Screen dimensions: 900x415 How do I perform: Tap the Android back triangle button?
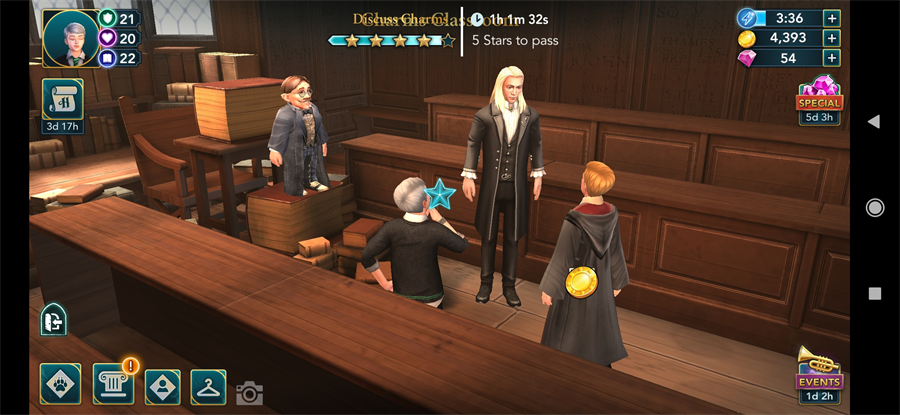(x=873, y=121)
